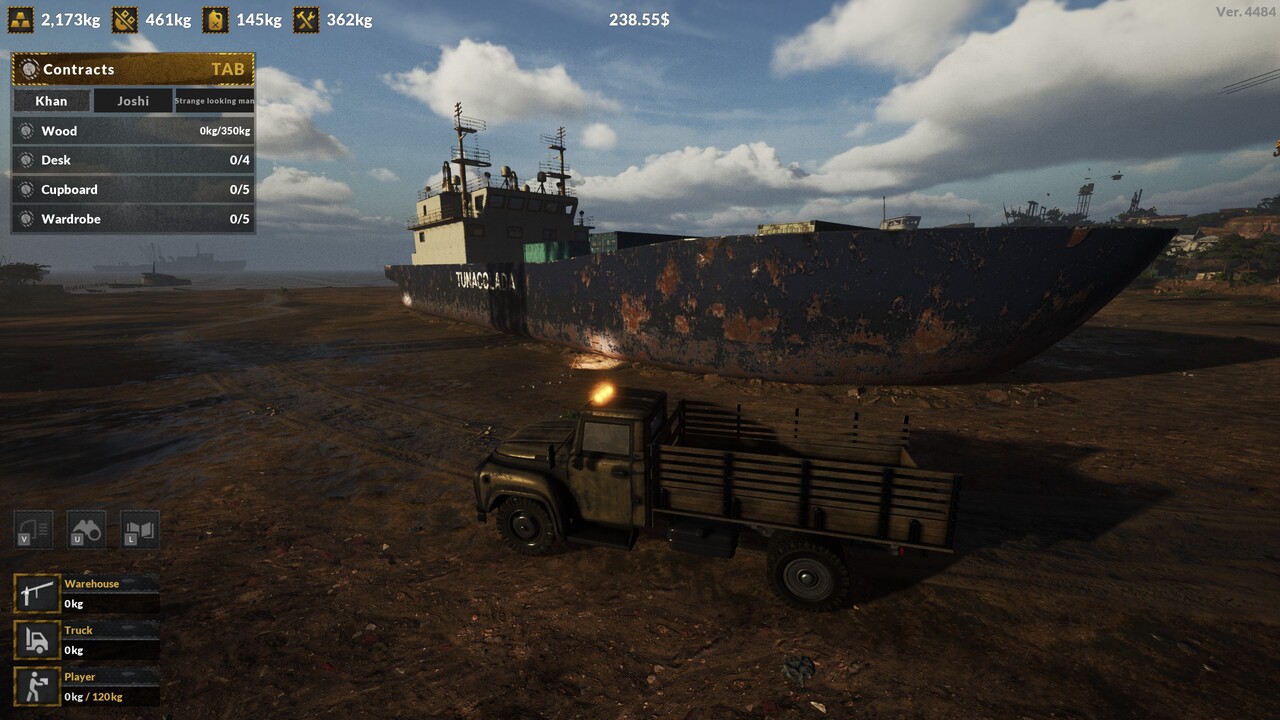Select the Wardrobe objective entry
The image size is (1280, 720).
pyautogui.click(x=133, y=219)
